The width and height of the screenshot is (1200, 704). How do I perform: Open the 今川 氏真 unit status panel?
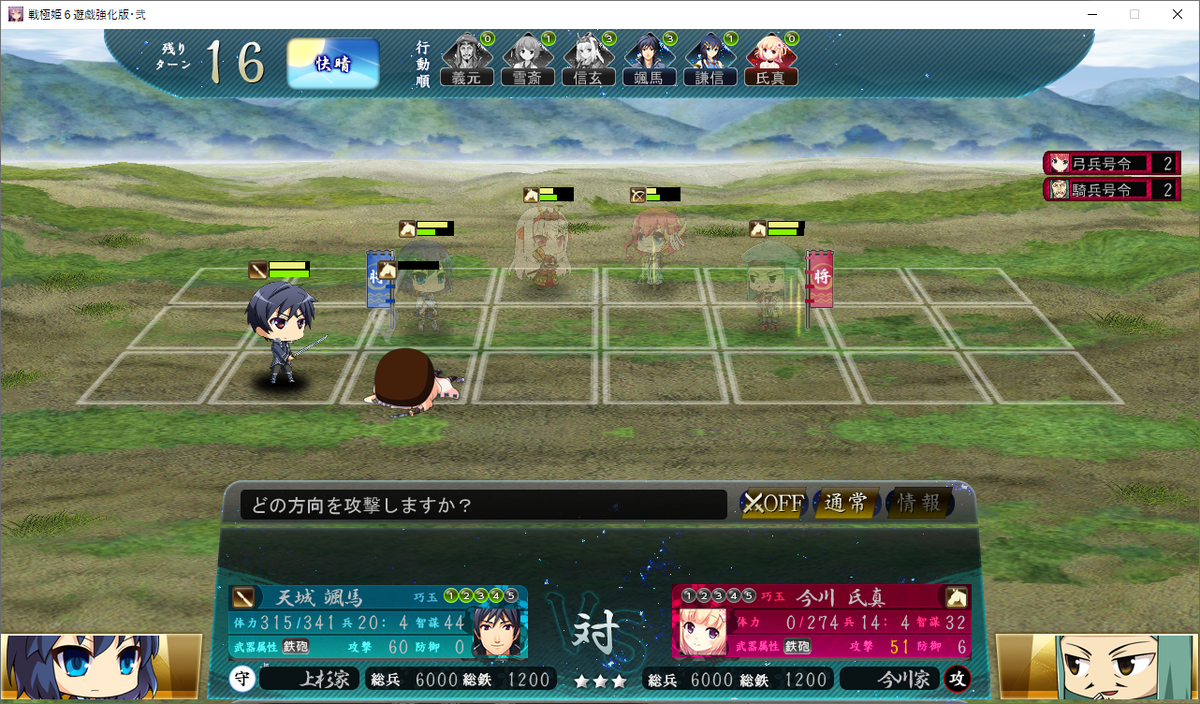(x=820, y=622)
